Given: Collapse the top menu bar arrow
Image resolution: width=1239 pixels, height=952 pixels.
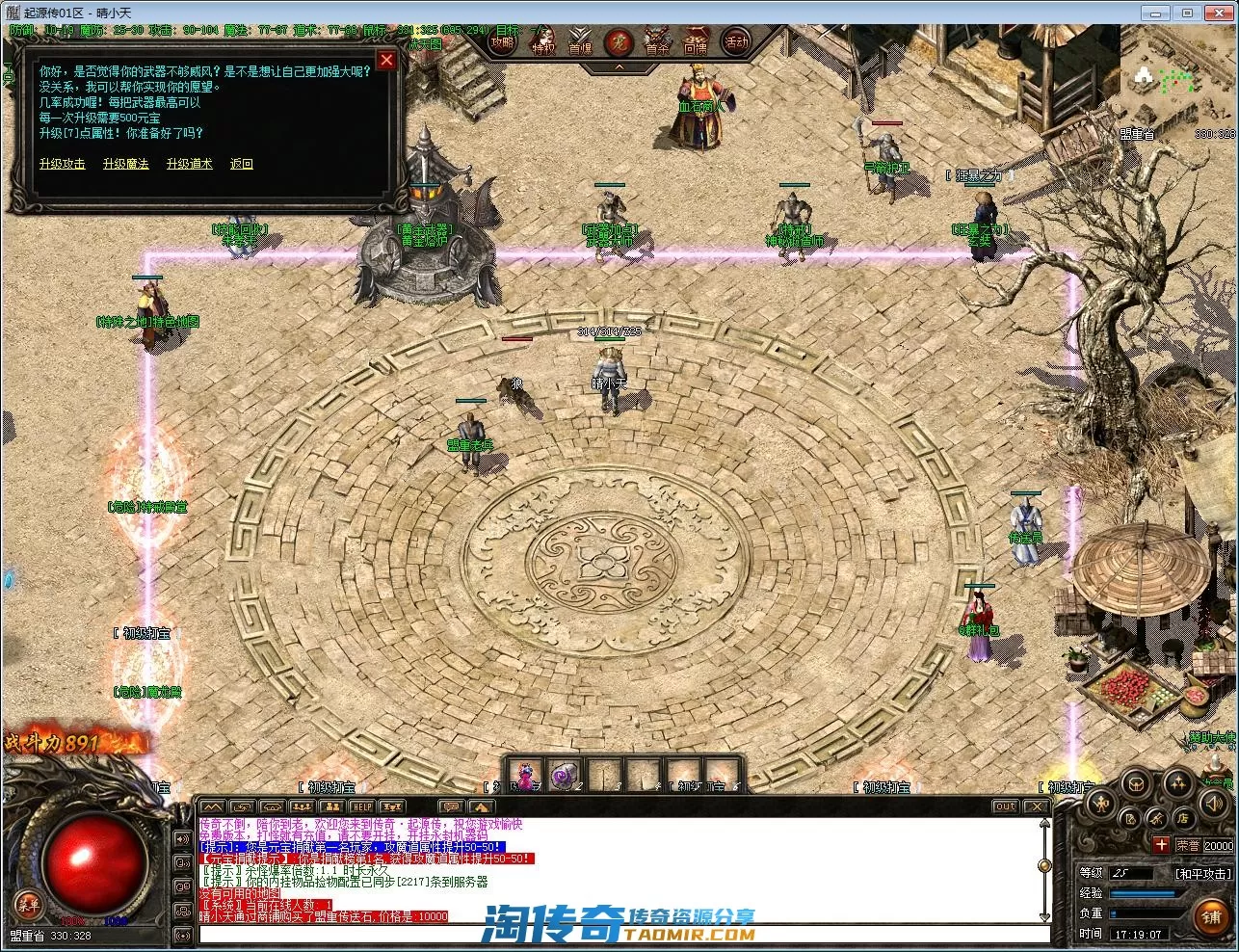Looking at the screenshot, I should coord(619,67).
